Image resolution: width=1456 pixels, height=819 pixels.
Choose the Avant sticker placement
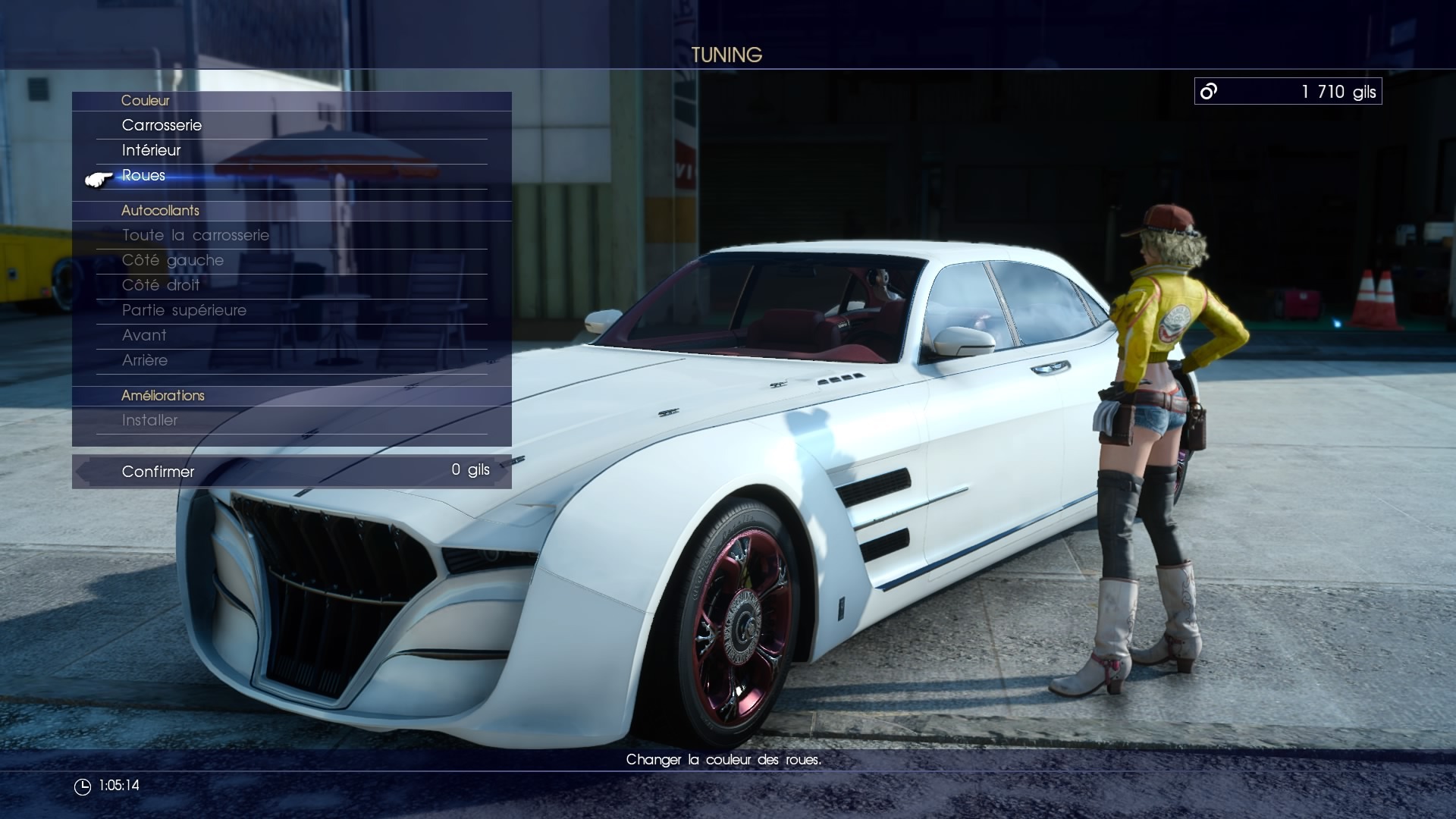pyautogui.click(x=144, y=335)
